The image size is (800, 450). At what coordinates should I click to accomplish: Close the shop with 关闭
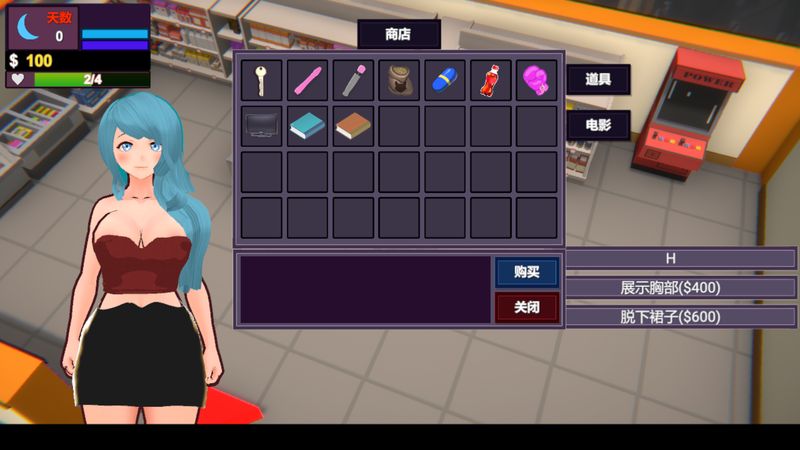pyautogui.click(x=527, y=307)
